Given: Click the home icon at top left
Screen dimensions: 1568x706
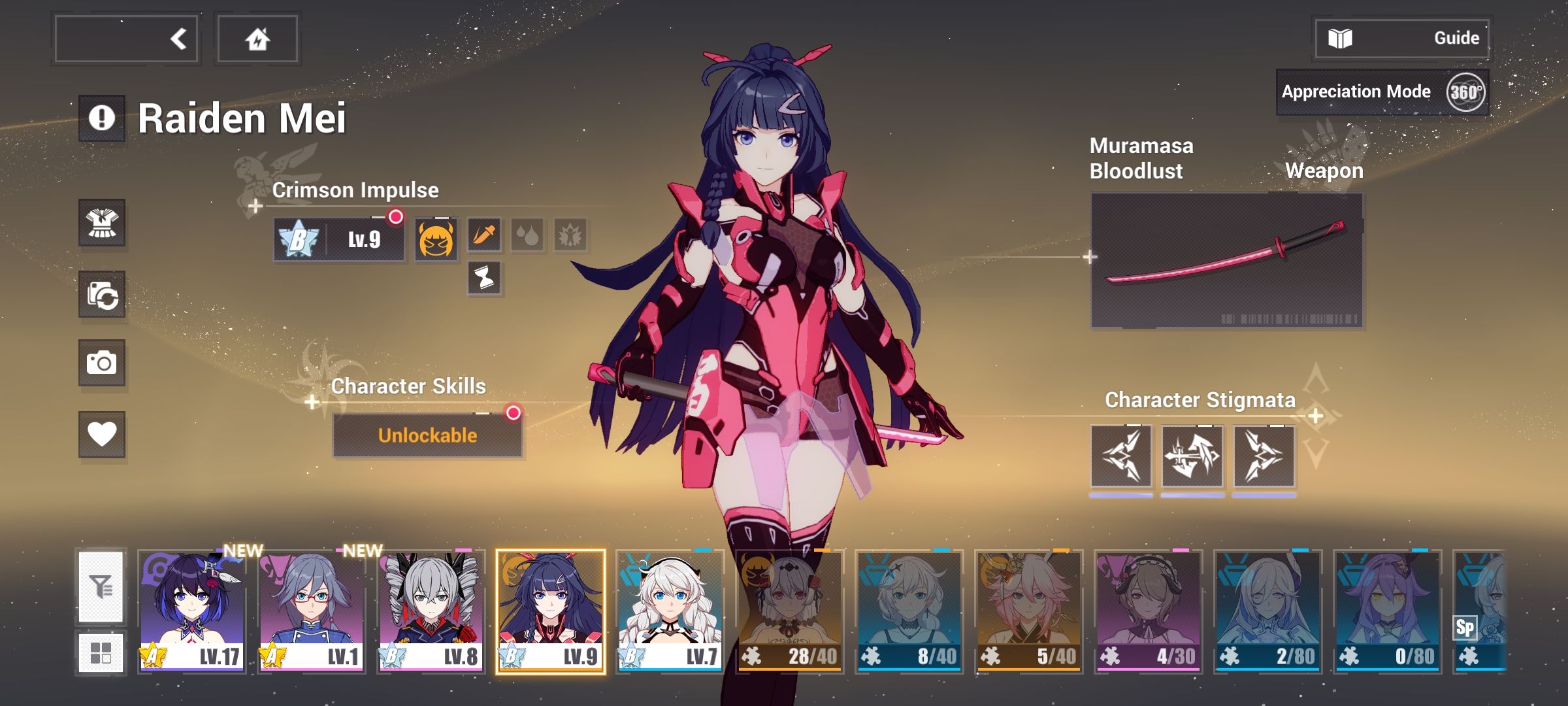Looking at the screenshot, I should 258,37.
